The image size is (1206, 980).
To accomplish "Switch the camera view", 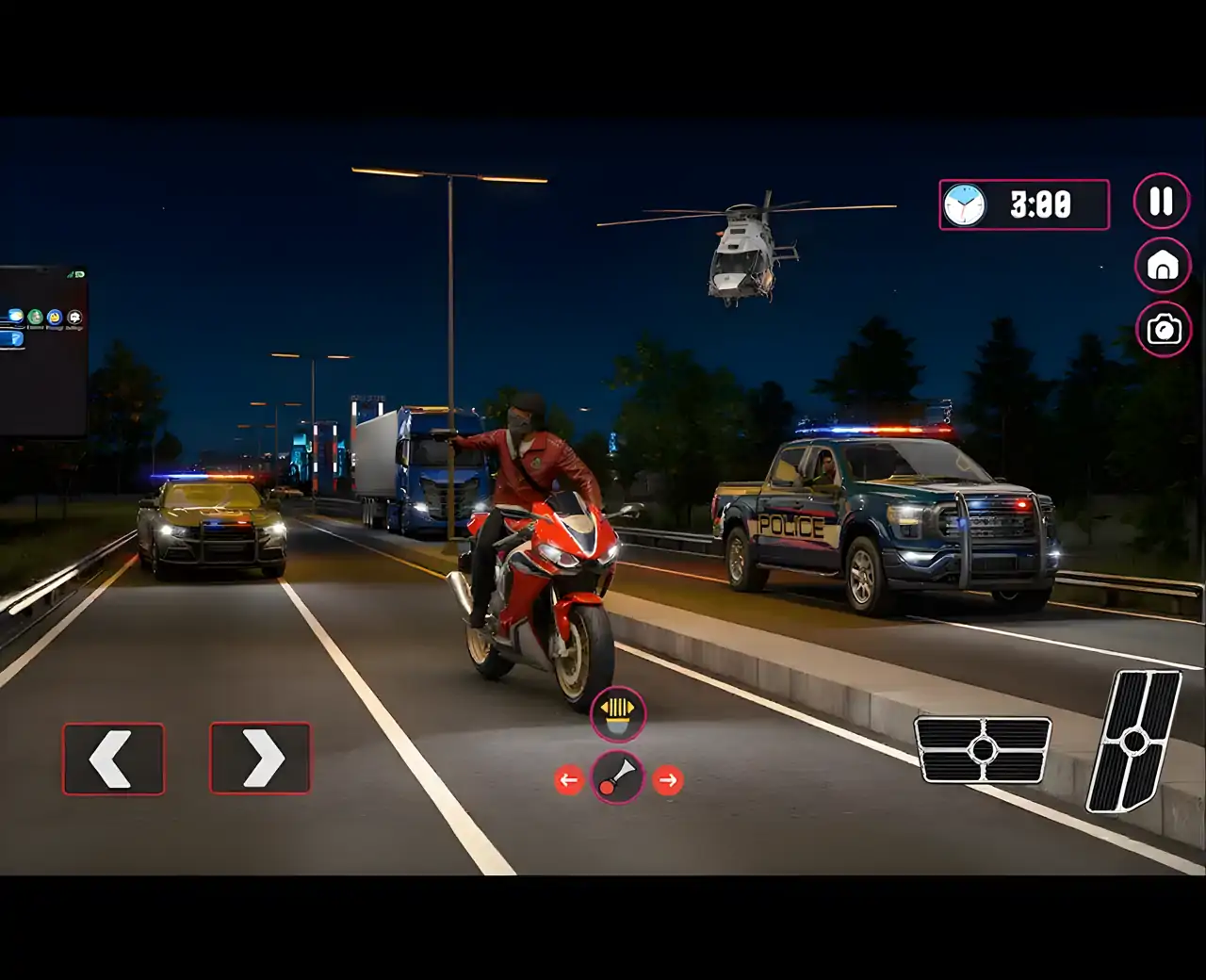I will [x=1164, y=329].
